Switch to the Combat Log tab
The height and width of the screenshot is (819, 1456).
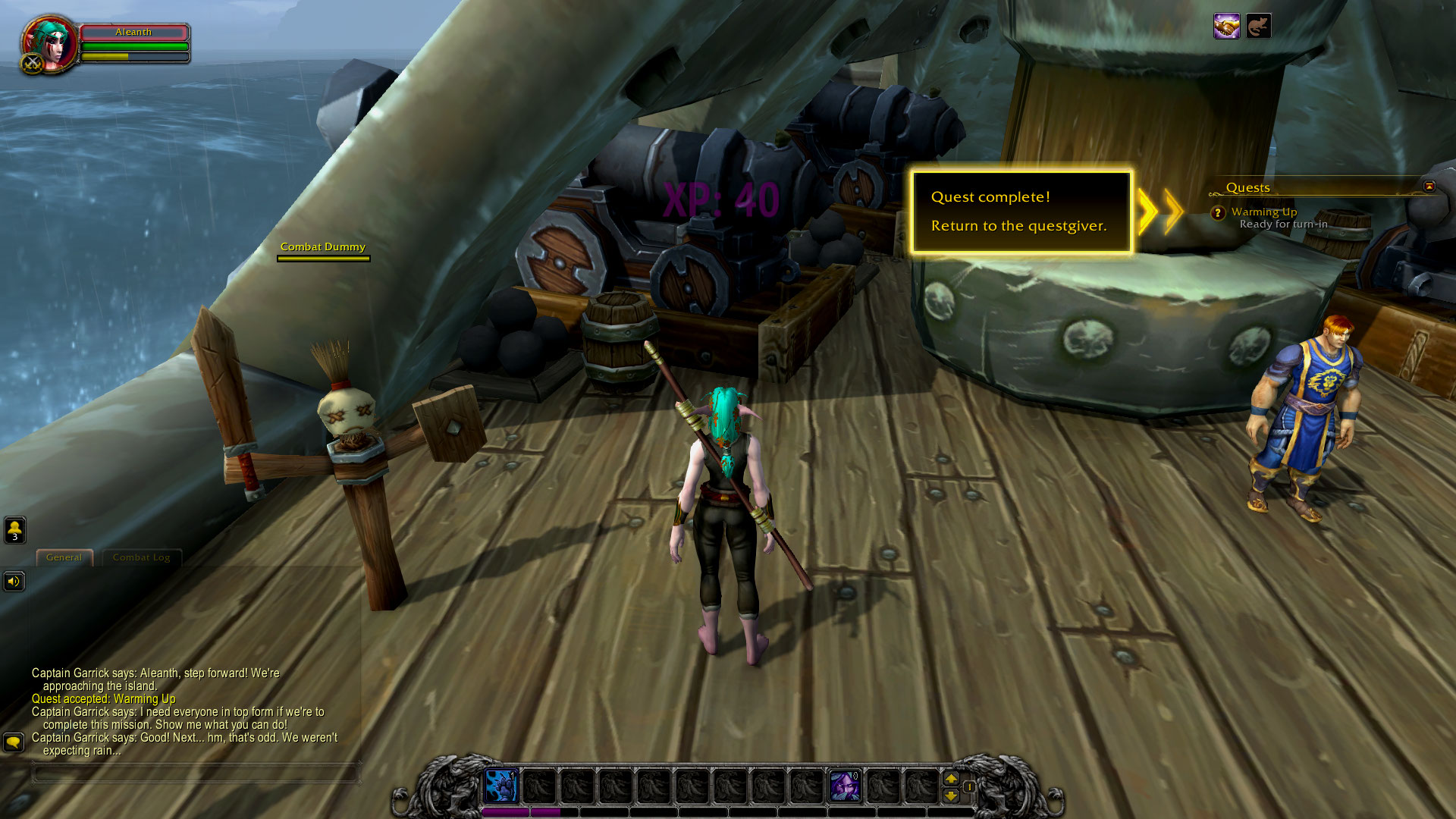[x=141, y=557]
